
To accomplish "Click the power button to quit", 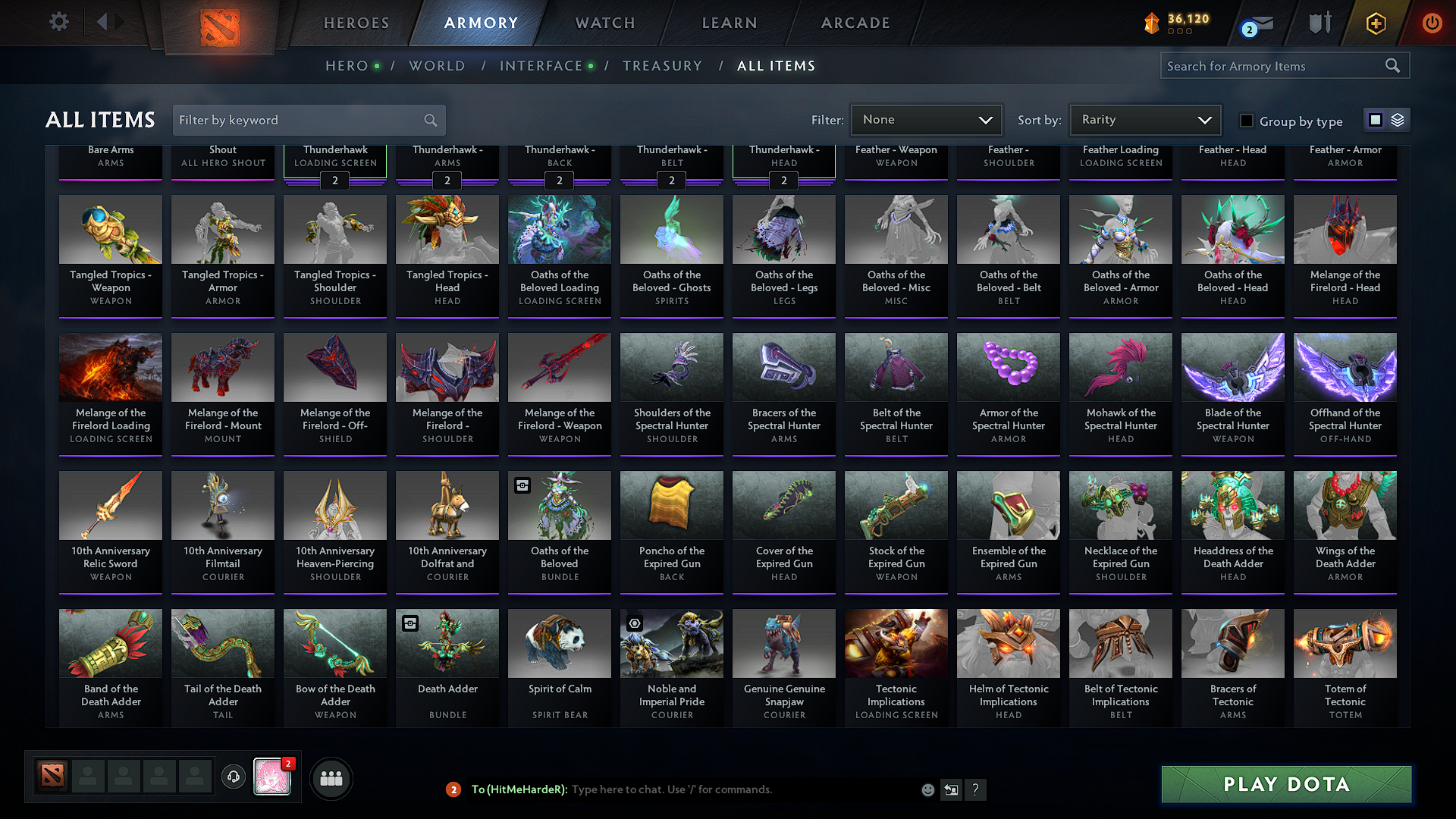I will (1432, 23).
